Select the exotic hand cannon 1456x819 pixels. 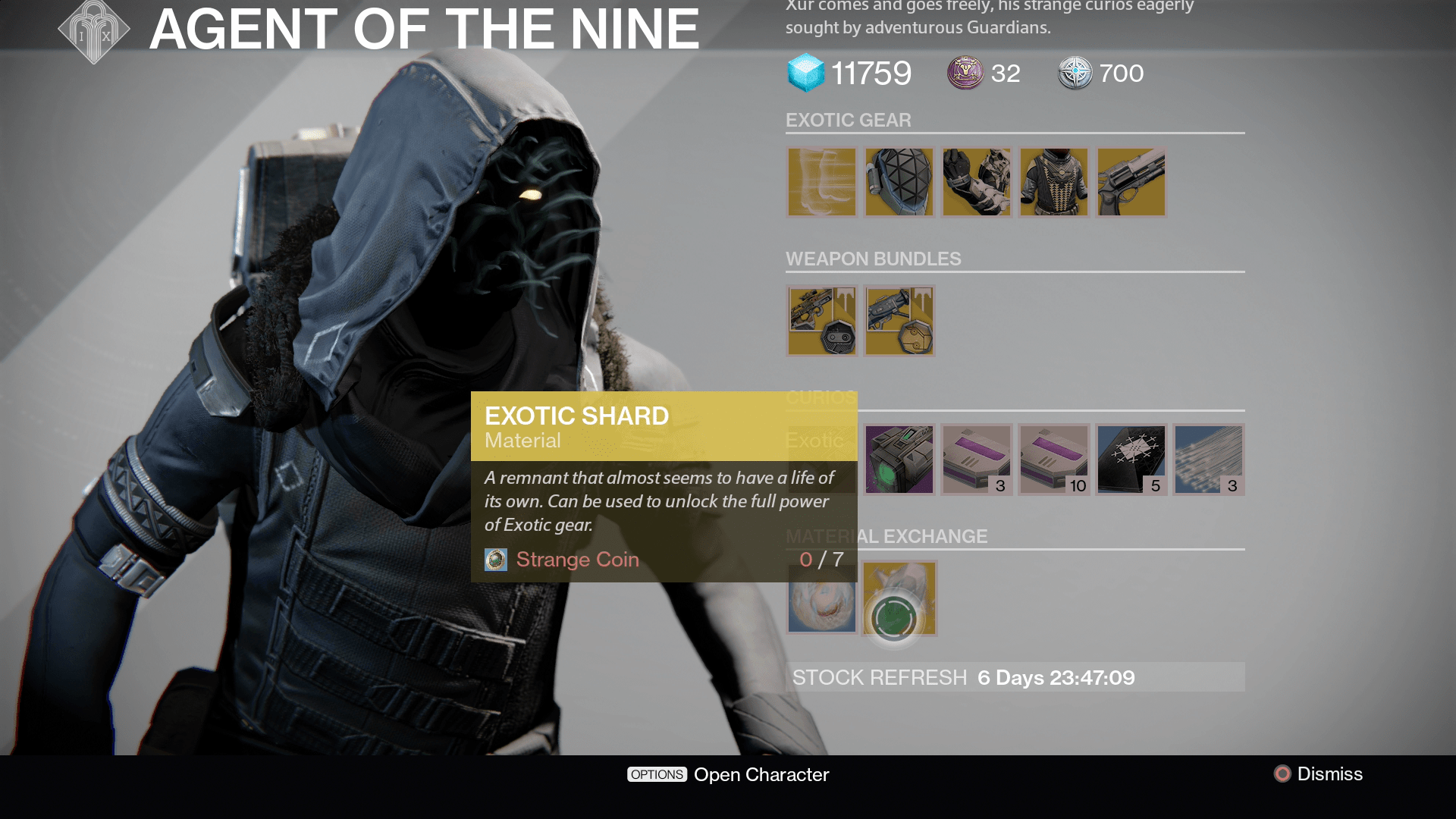click(x=1131, y=182)
